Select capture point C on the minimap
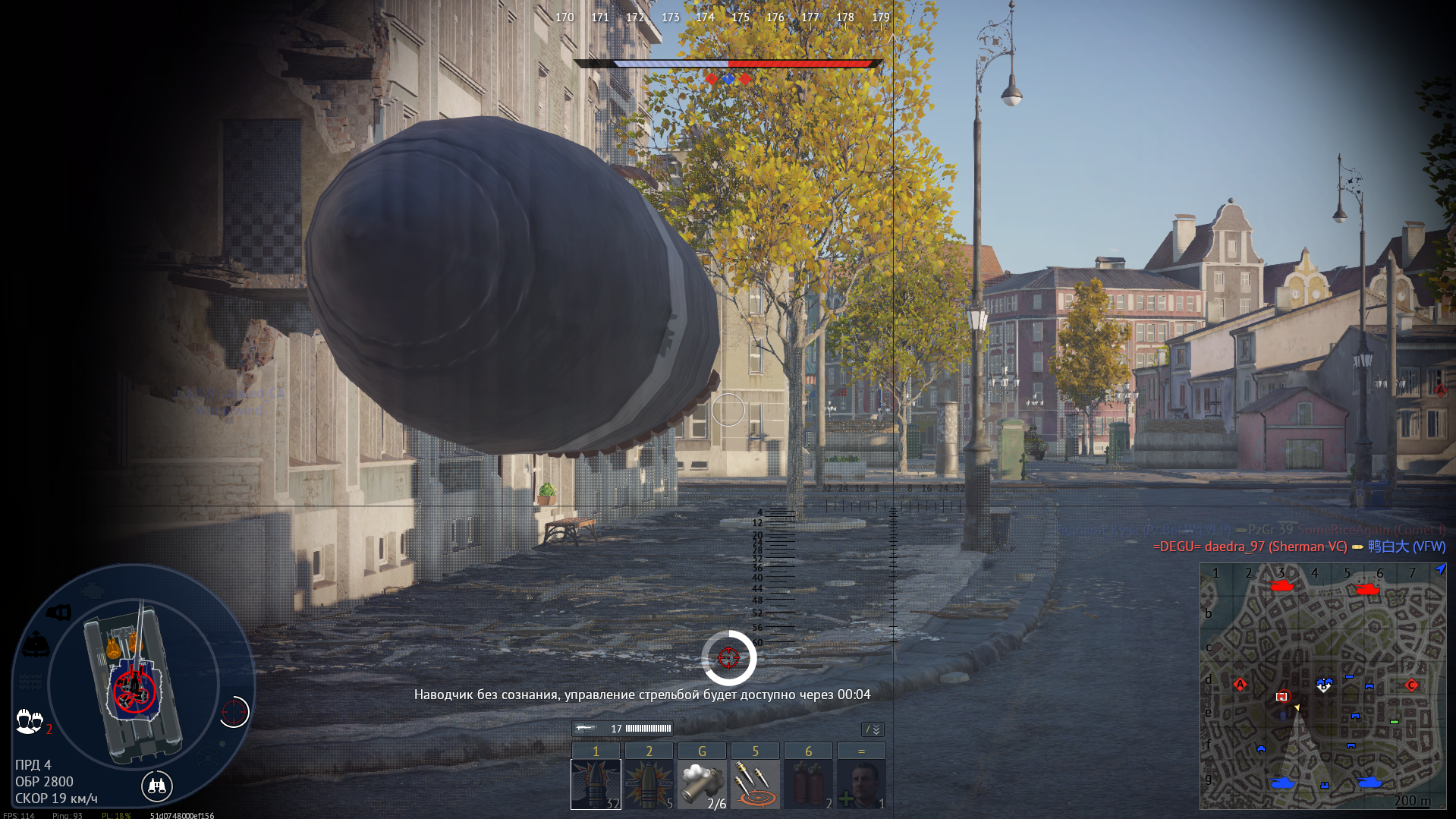The width and height of the screenshot is (1456, 819). [1411, 685]
